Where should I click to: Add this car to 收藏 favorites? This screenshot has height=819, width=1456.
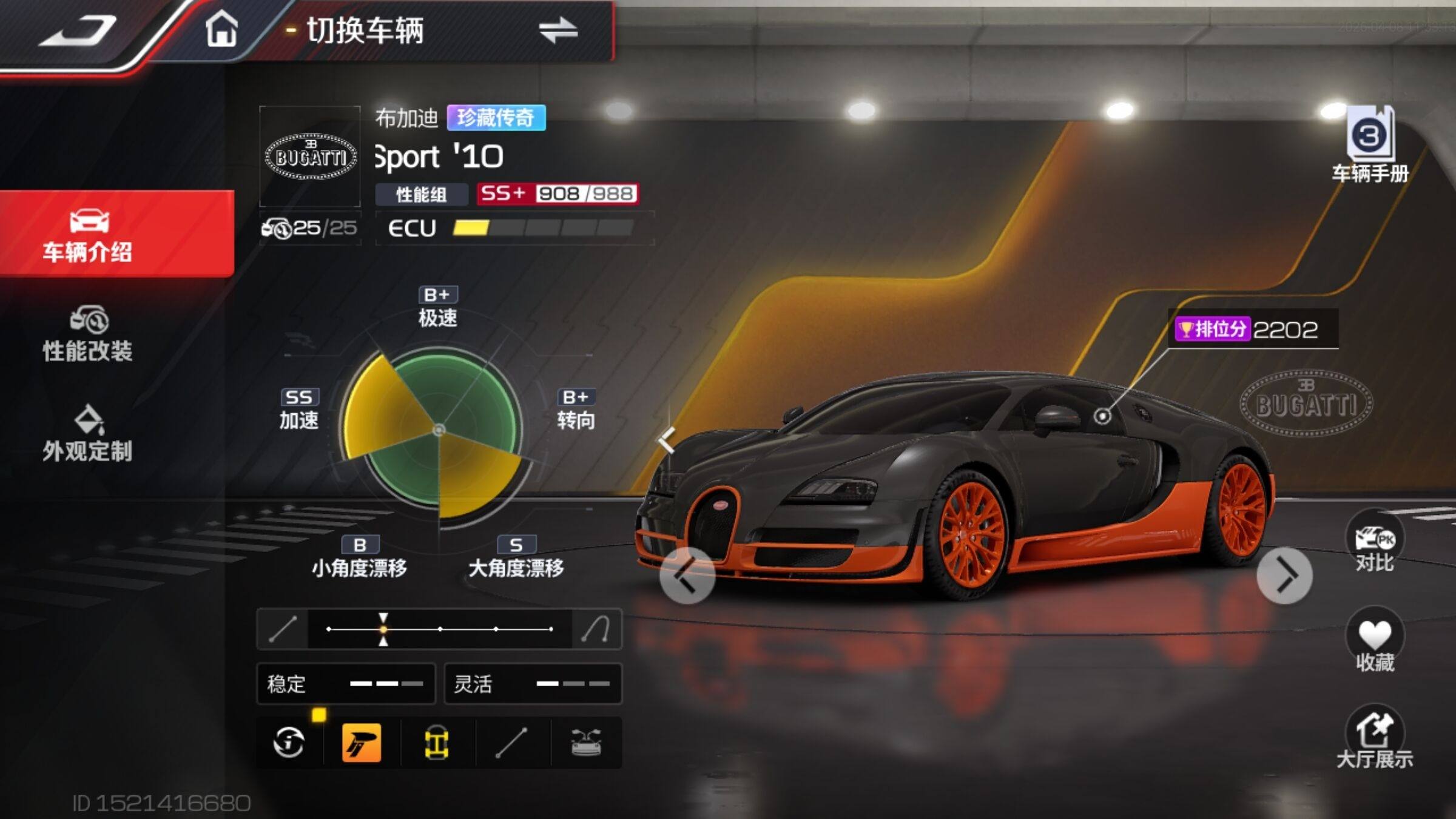tap(1375, 643)
